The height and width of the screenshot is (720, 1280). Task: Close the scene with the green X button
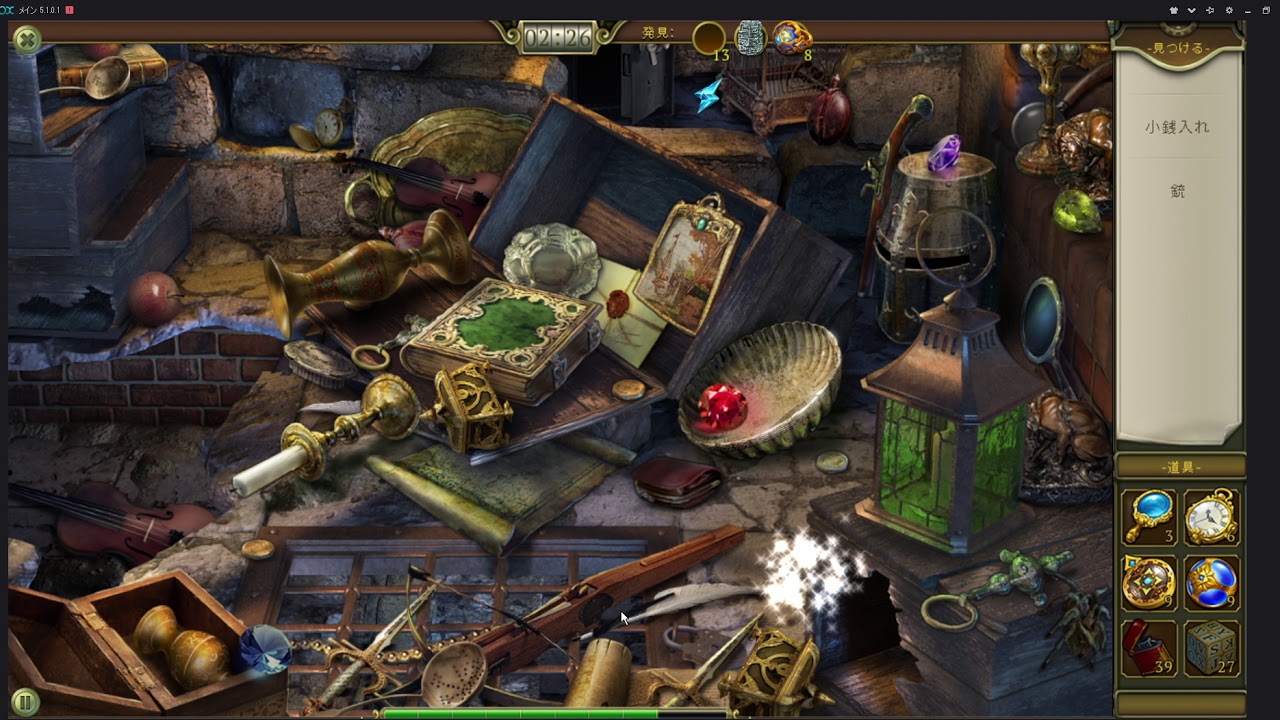click(x=27, y=39)
